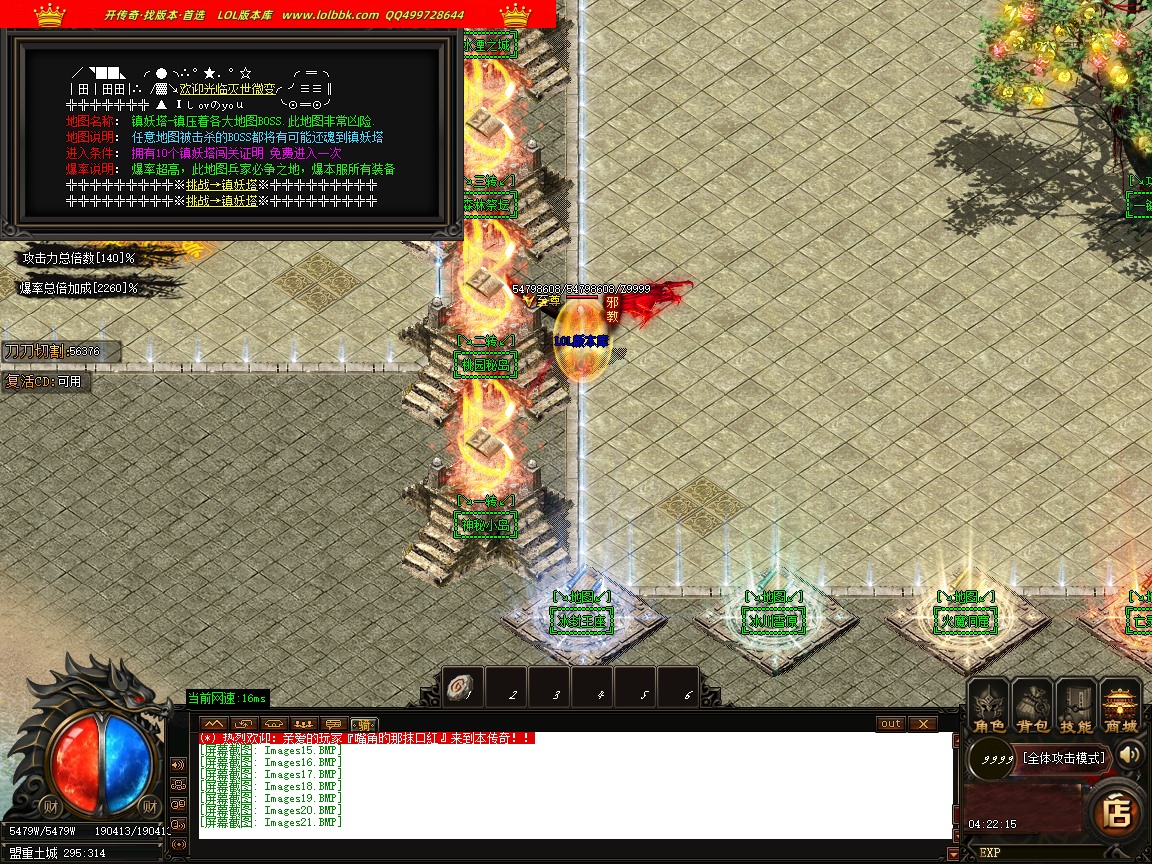Click the upper 挑战→镇妖塔 link
Image resolution: width=1152 pixels, height=864 pixels.
pyautogui.click(x=222, y=185)
